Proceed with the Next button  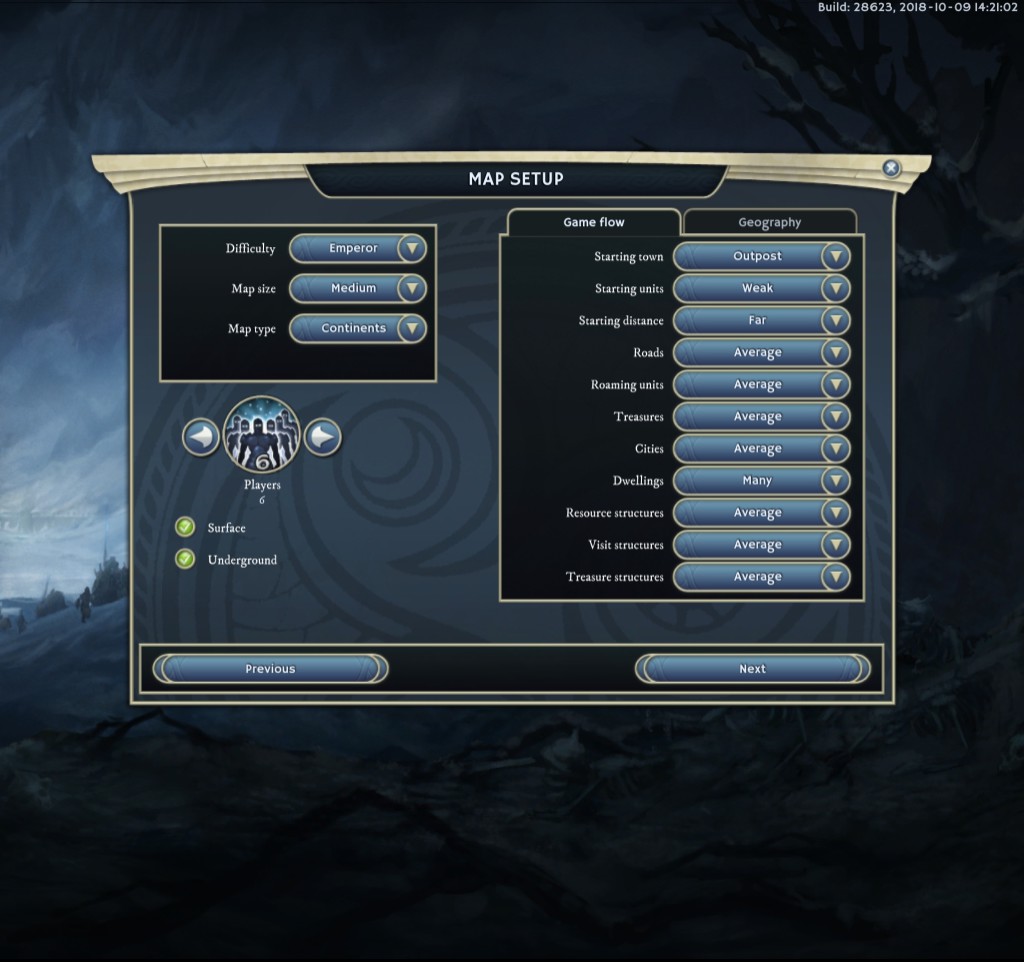click(x=752, y=669)
